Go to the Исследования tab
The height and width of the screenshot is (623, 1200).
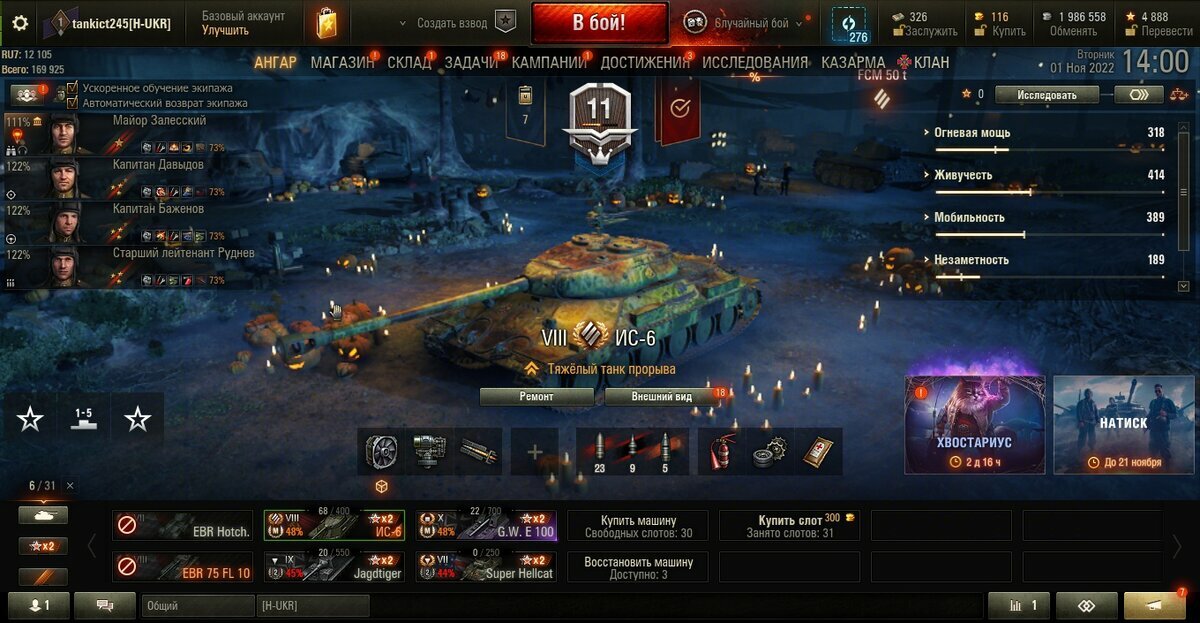click(x=755, y=62)
